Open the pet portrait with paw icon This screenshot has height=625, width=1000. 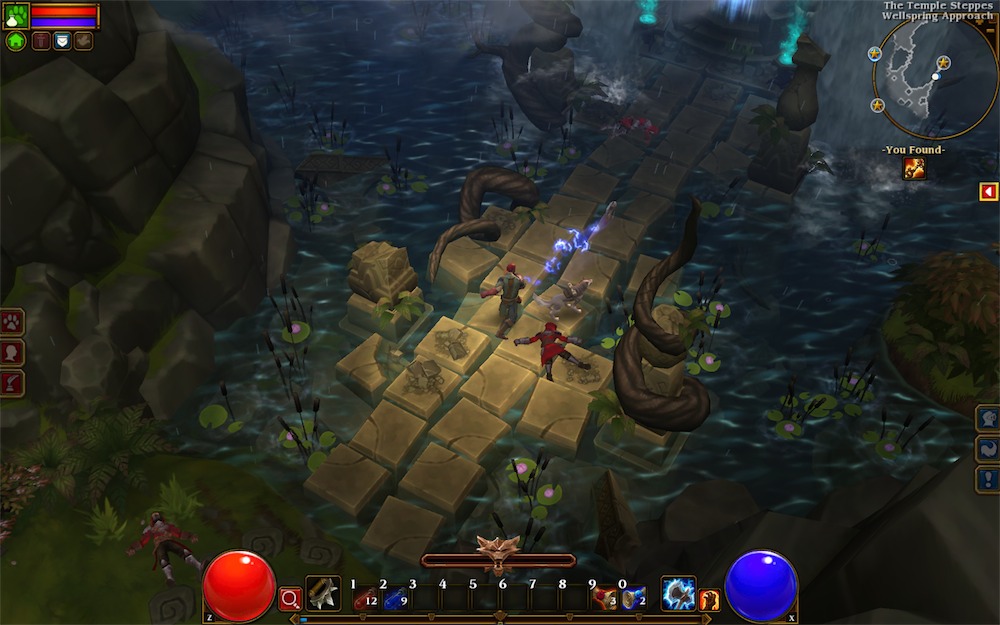point(16,15)
